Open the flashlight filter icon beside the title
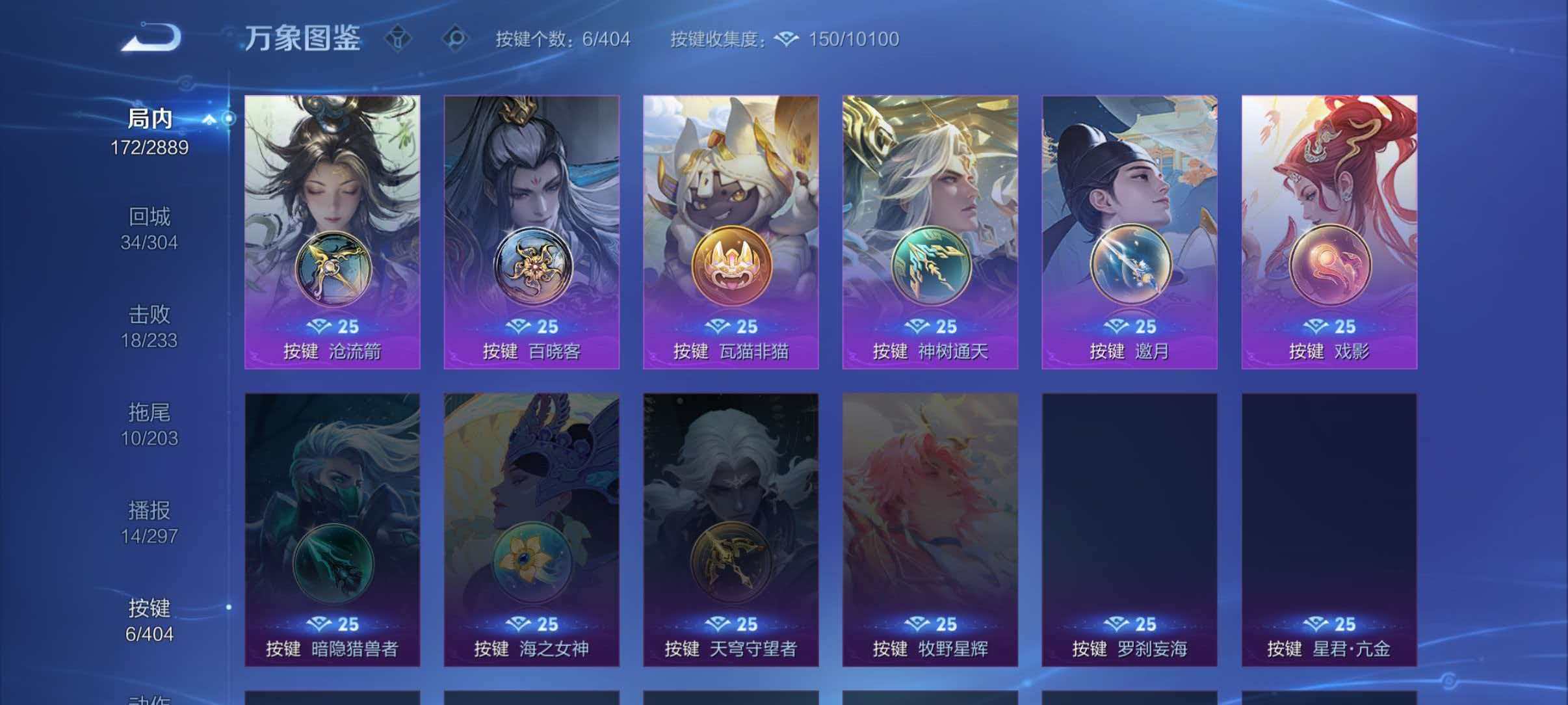This screenshot has height=705, width=1568. point(399,37)
